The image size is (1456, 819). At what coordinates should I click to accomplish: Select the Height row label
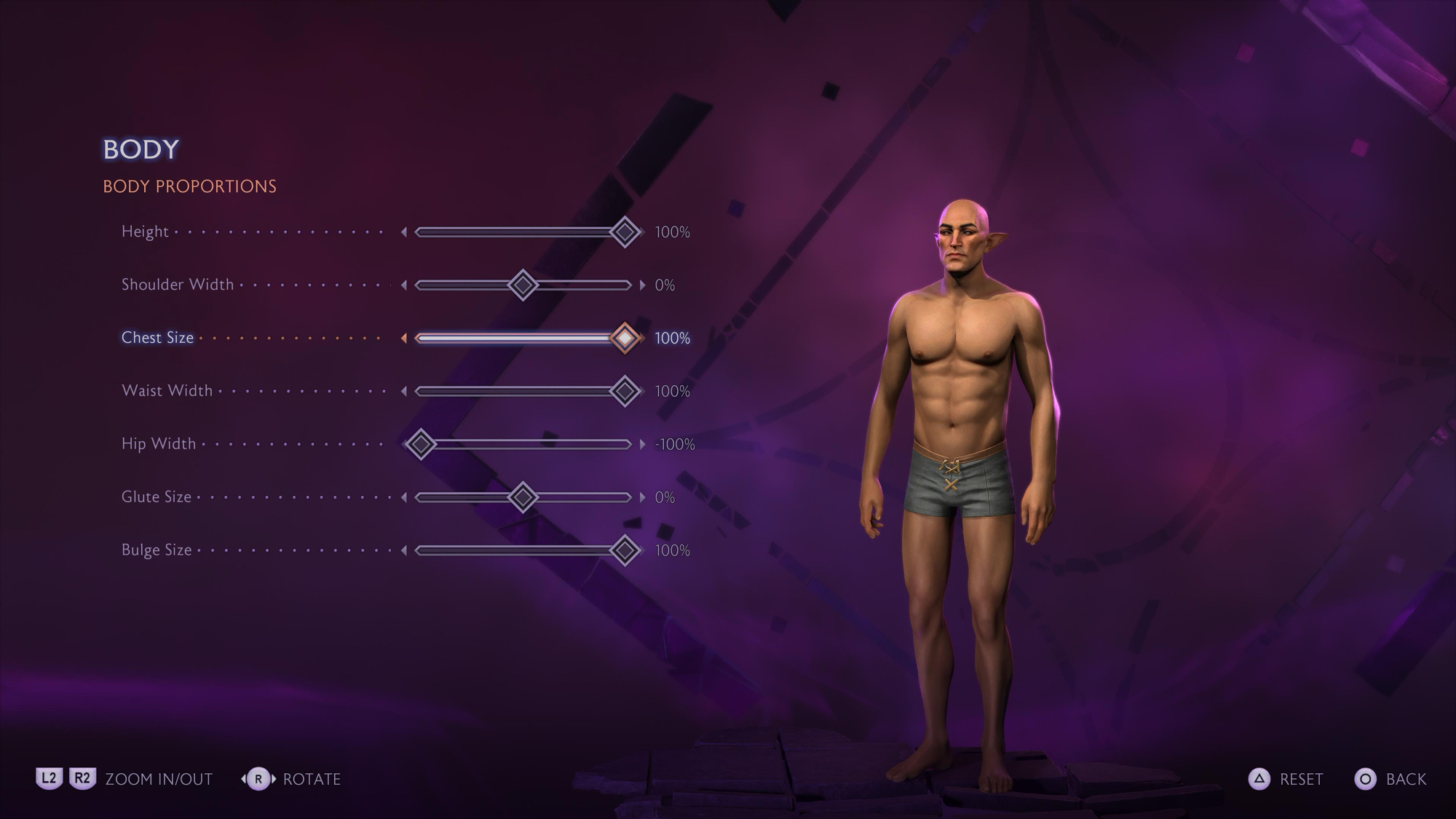[x=145, y=232]
